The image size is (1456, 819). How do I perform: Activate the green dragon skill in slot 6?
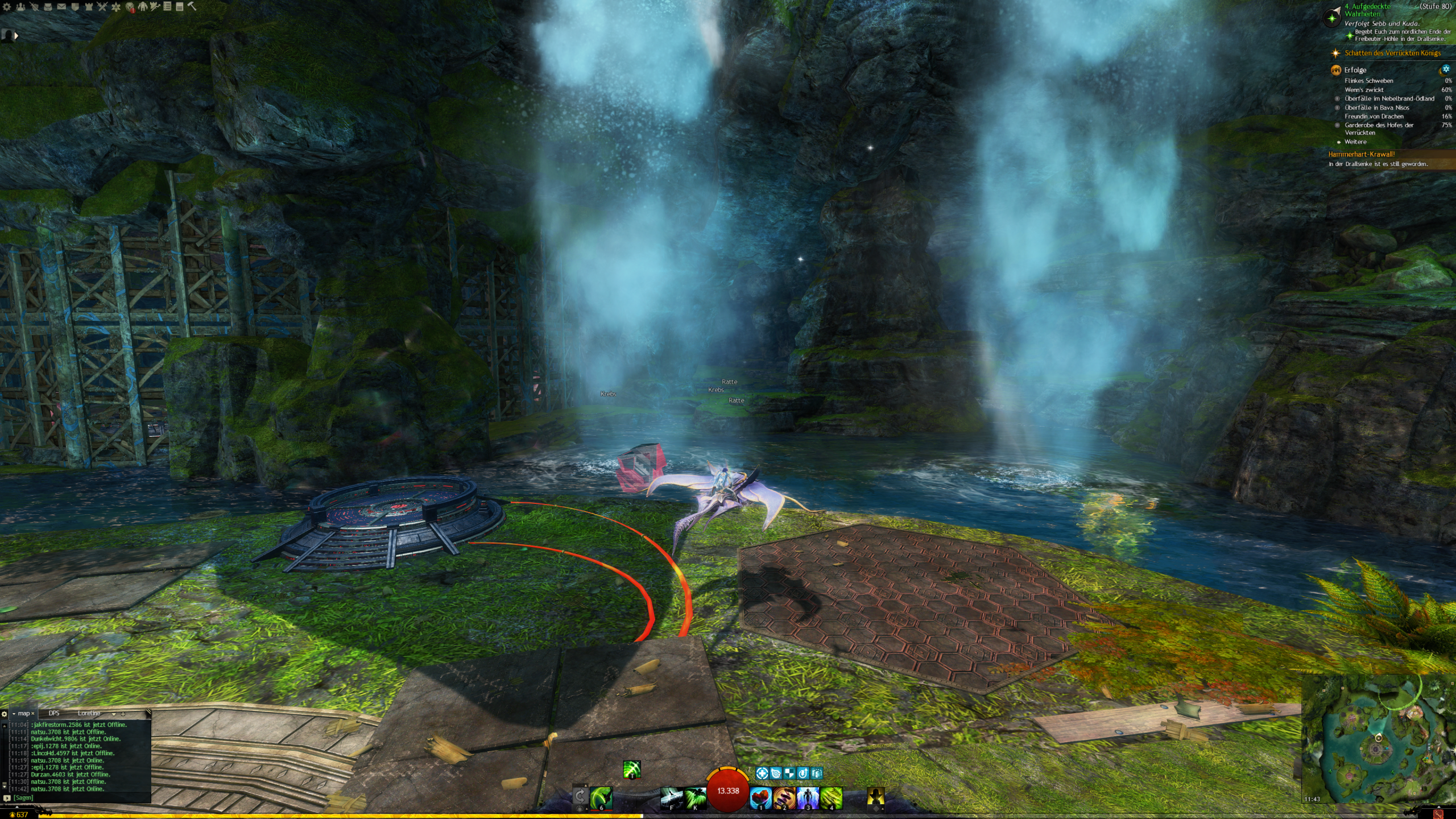(x=601, y=797)
